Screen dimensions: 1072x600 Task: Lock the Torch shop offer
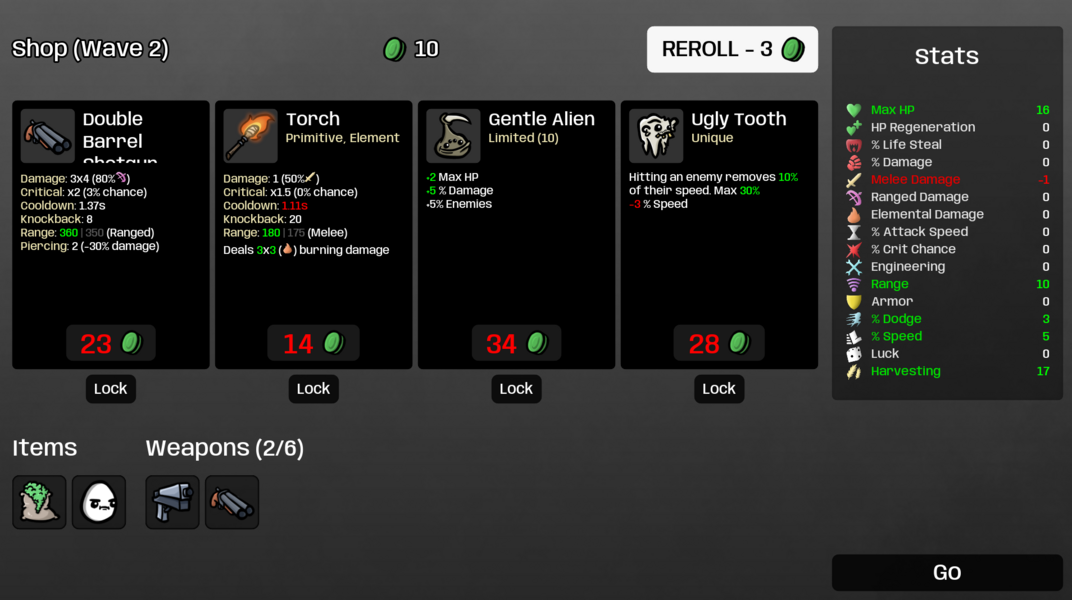(x=313, y=389)
